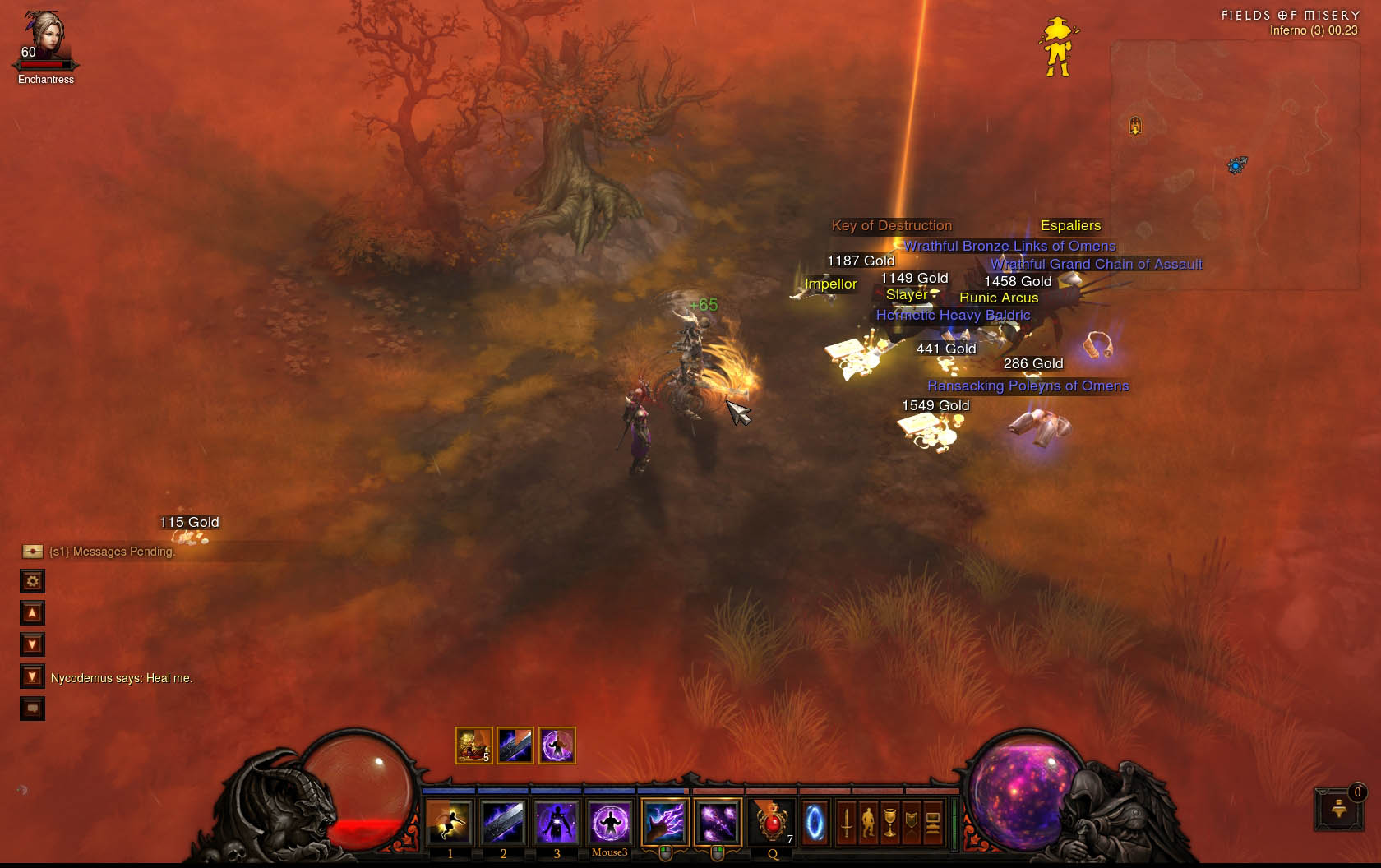Activate the purple circle figure skill on Mouse3
Viewport: 1381px width, 868px height.
pos(610,821)
